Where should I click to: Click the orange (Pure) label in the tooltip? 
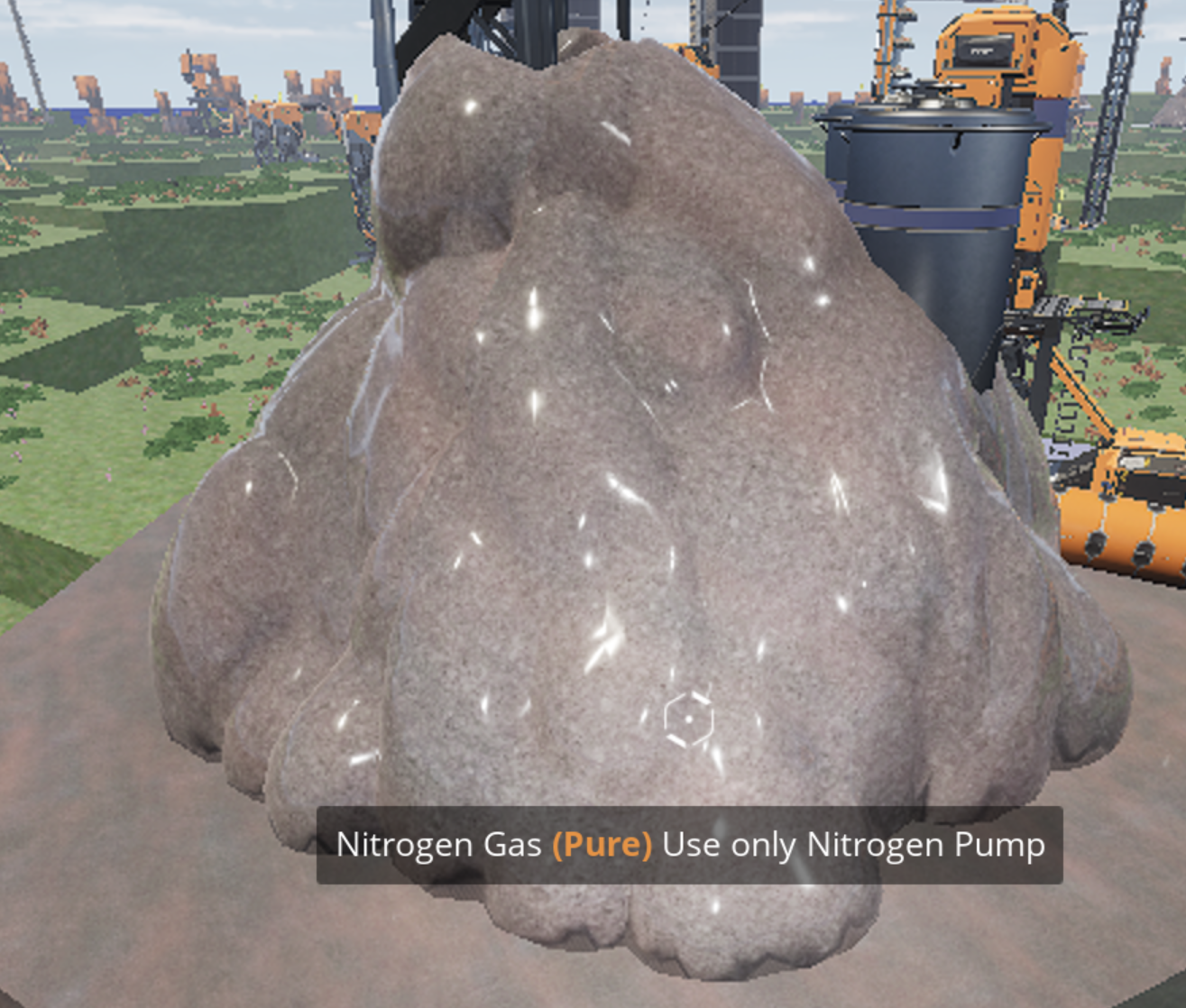(601, 845)
